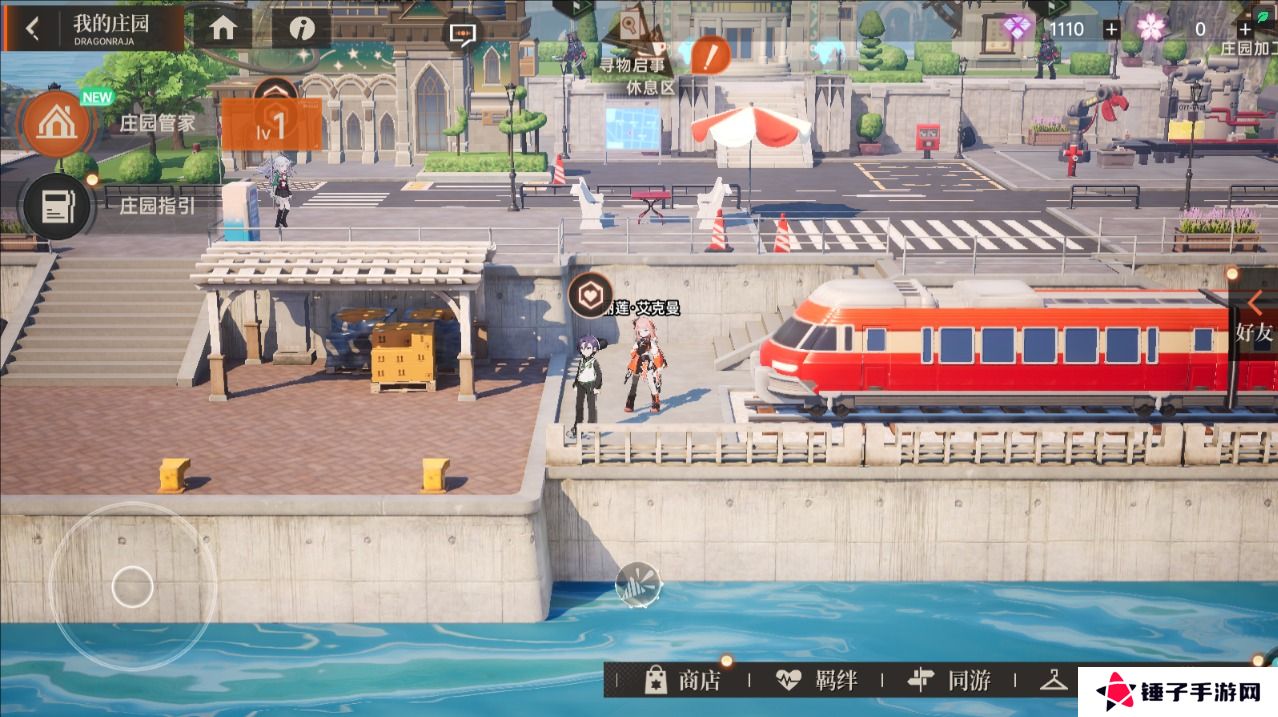This screenshot has width=1278, height=717.
Task: Add more purple diamond currency
Action: (x=1111, y=29)
